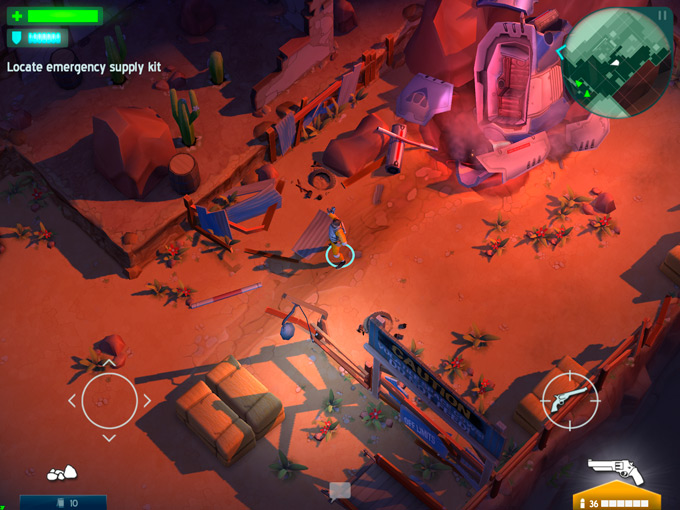Pause the game with the pause icon
This screenshot has height=510, width=680.
point(661,16)
